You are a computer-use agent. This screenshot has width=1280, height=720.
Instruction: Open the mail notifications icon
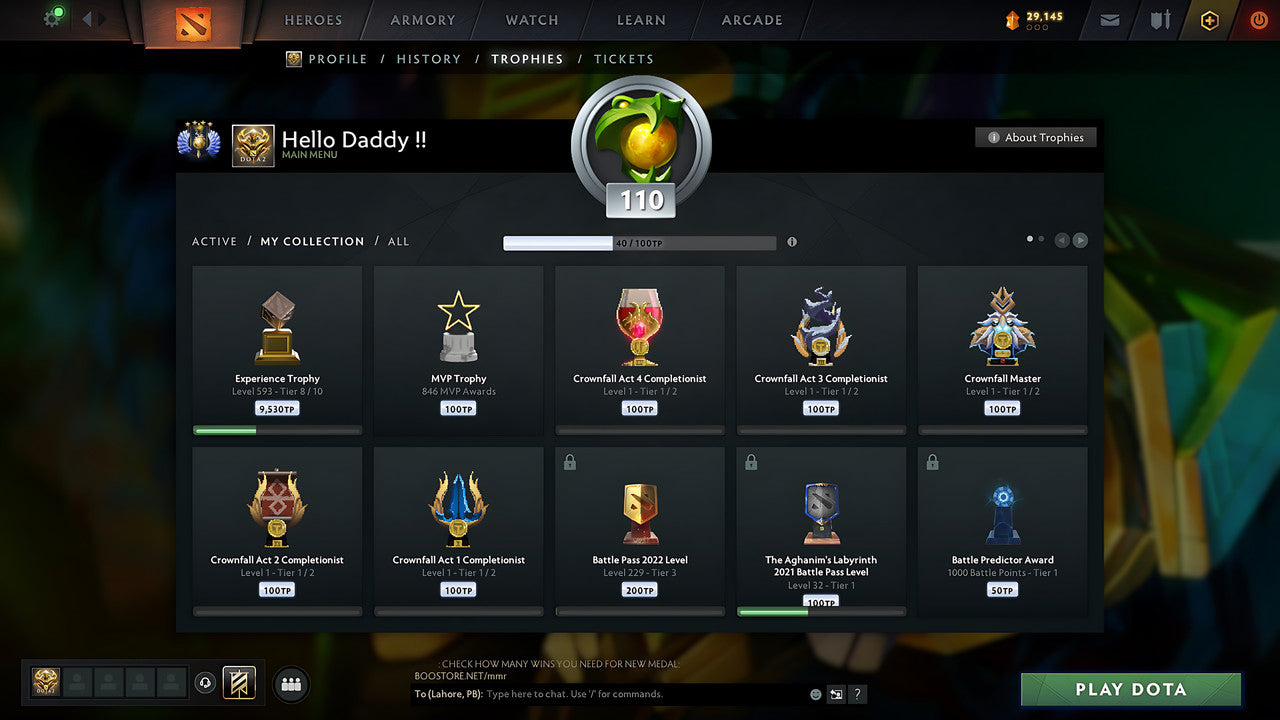[x=1108, y=20]
